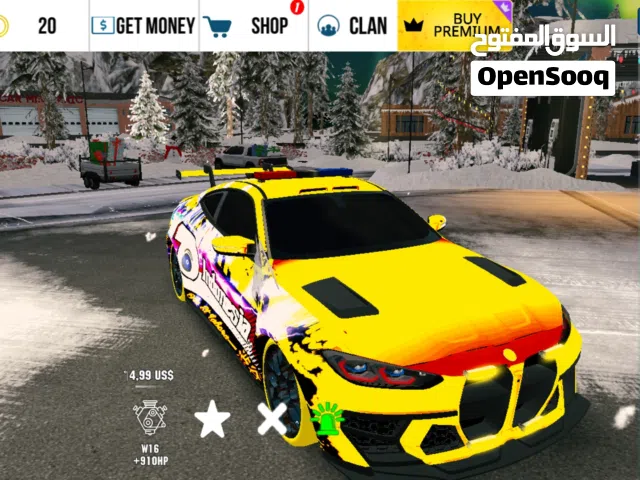Click the white star icon
This screenshot has width=640, height=480.
(x=212, y=420)
